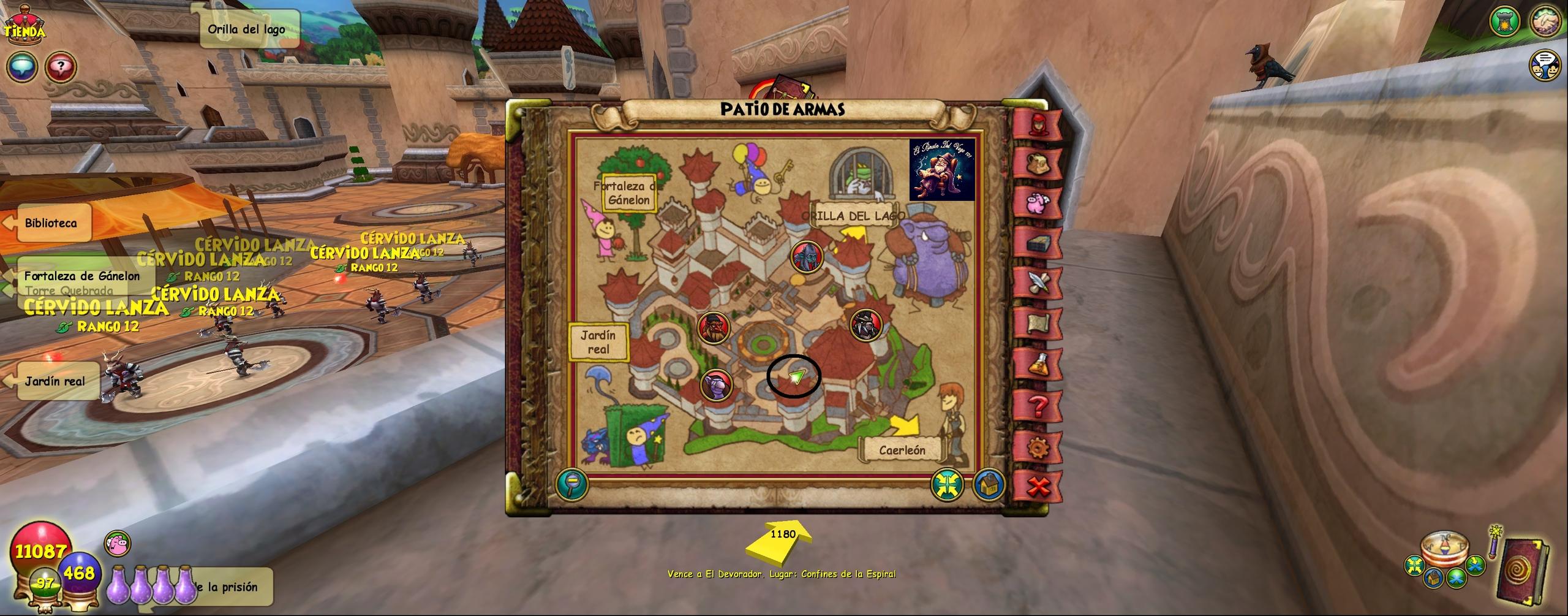Switch to the quill and scroll quest tab
Screen dimensions: 1568x616
(x=1038, y=283)
